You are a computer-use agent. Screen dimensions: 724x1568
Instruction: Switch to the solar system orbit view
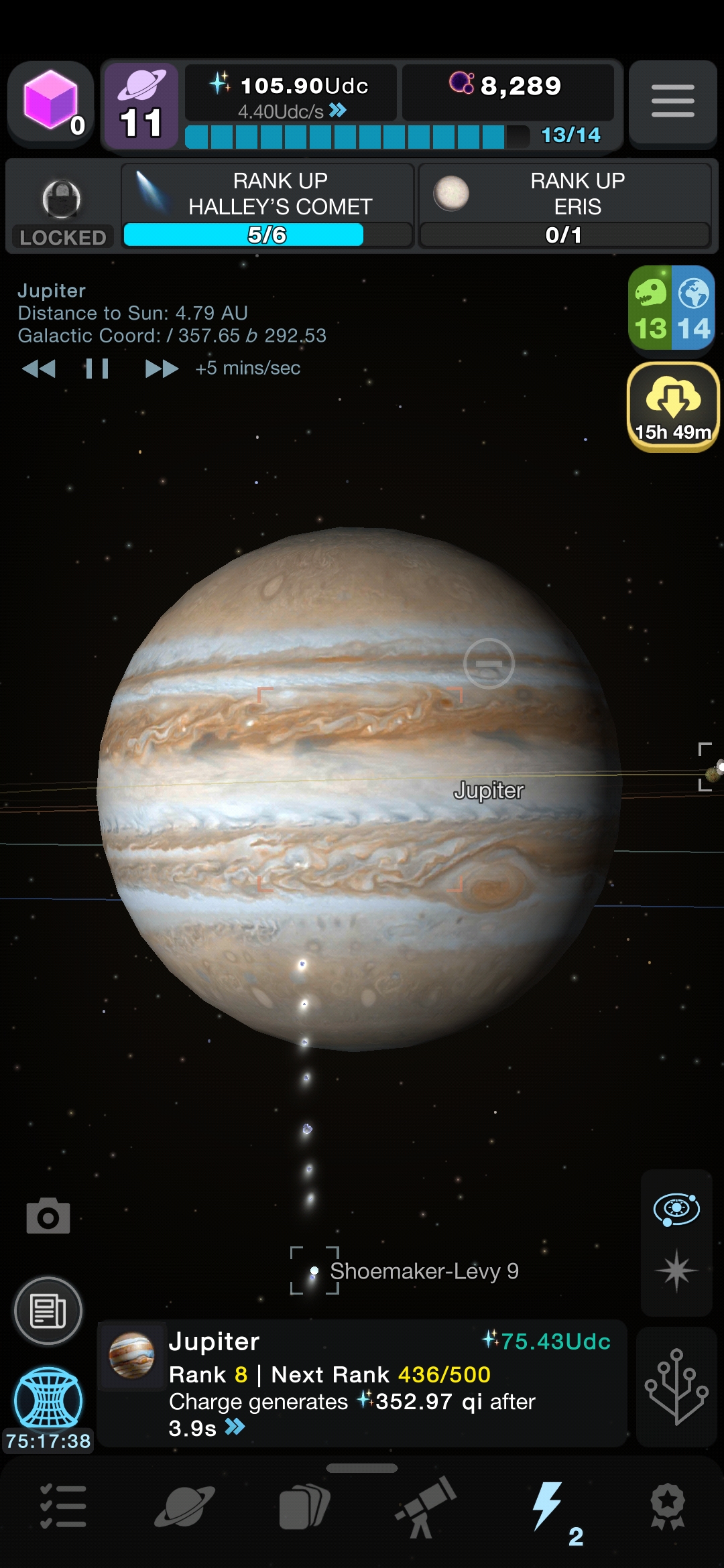click(676, 1210)
